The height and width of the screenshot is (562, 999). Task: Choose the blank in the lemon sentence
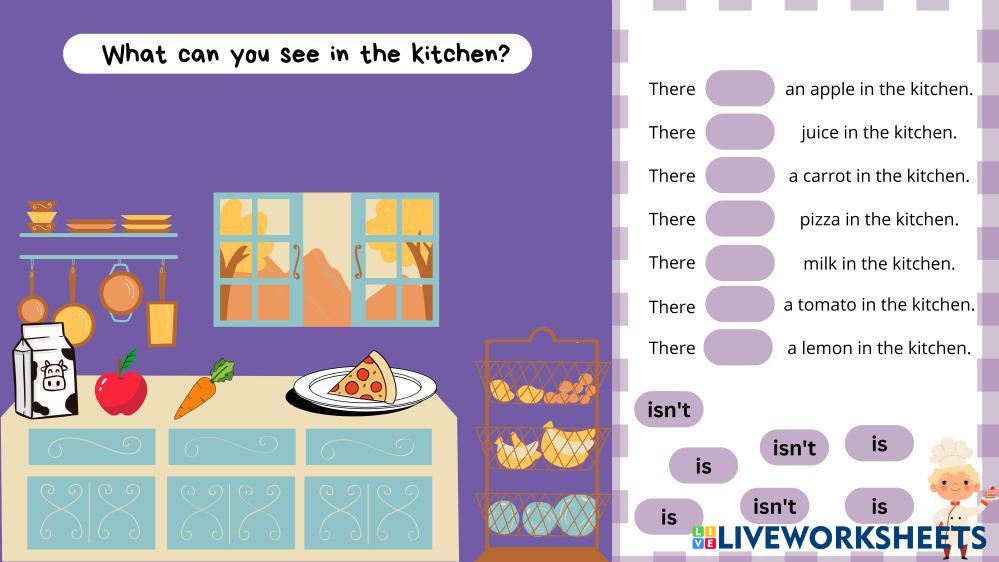(738, 347)
